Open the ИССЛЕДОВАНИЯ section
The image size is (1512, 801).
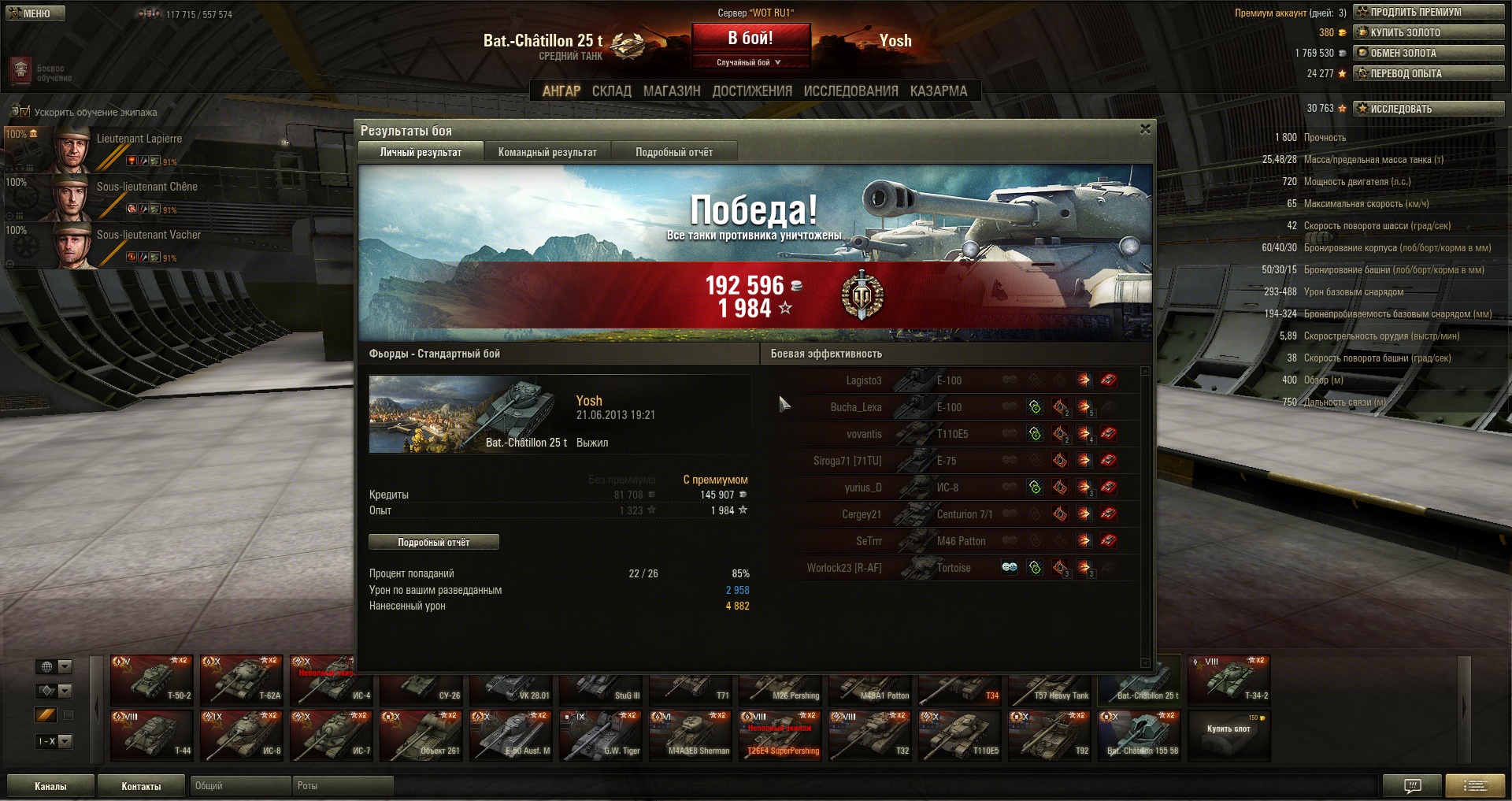850,91
